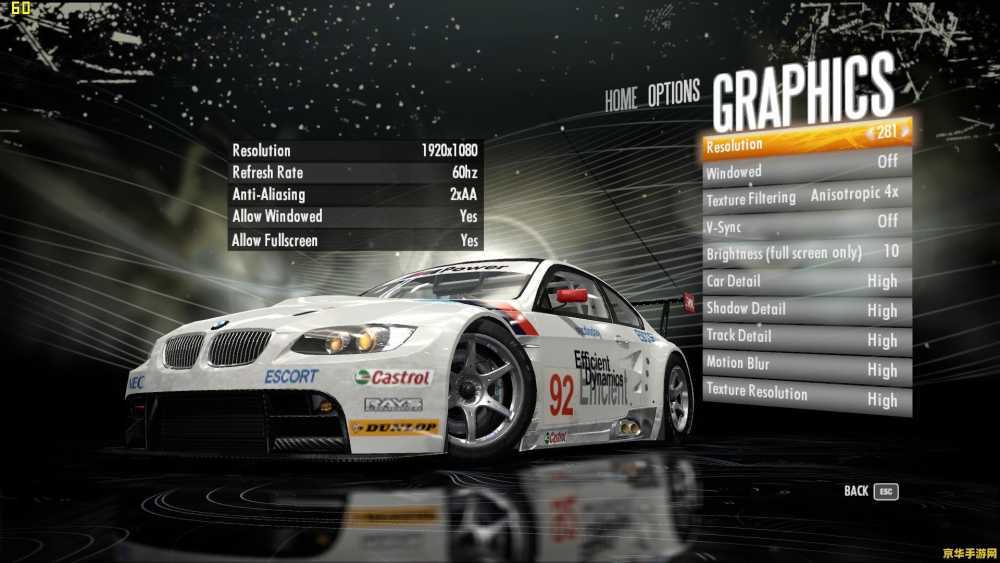Toggle the V-Sync option
Screen dimensions: 1000x563
point(805,224)
